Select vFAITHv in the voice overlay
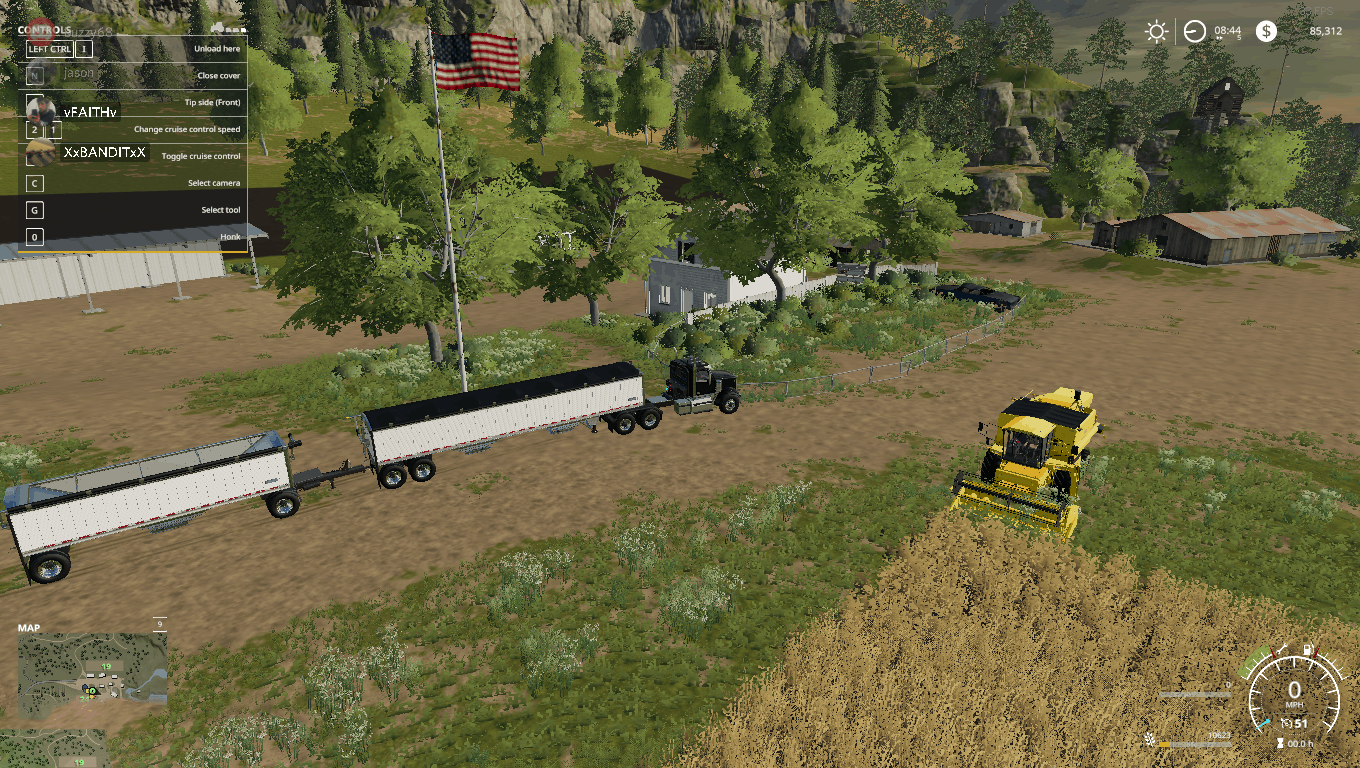Image resolution: width=1360 pixels, height=768 pixels. pyautogui.click(x=90, y=112)
